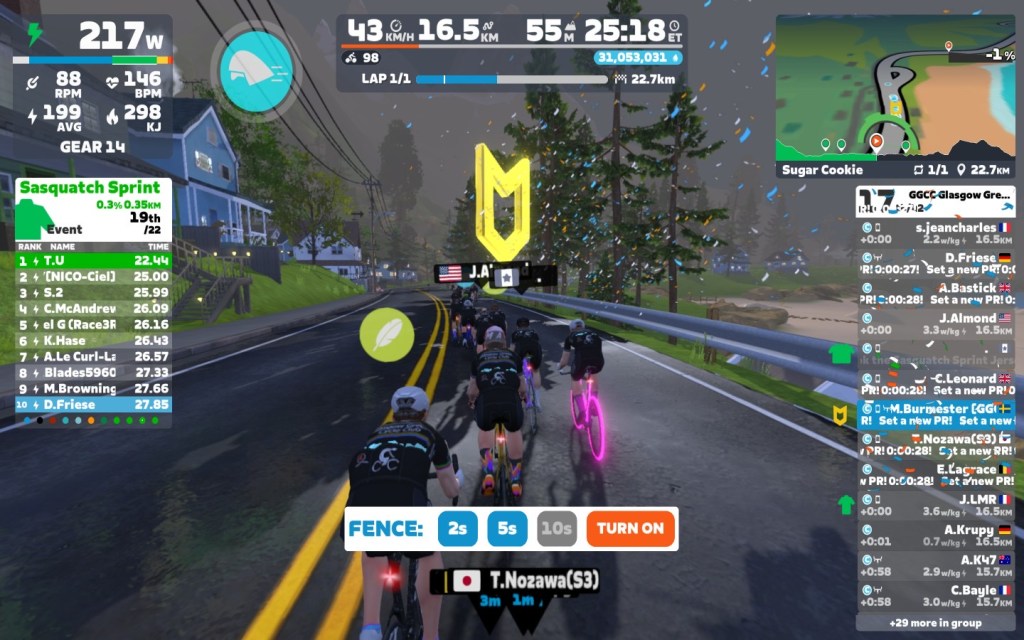Select D.Friese in sprint leaderboard

(x=93, y=404)
